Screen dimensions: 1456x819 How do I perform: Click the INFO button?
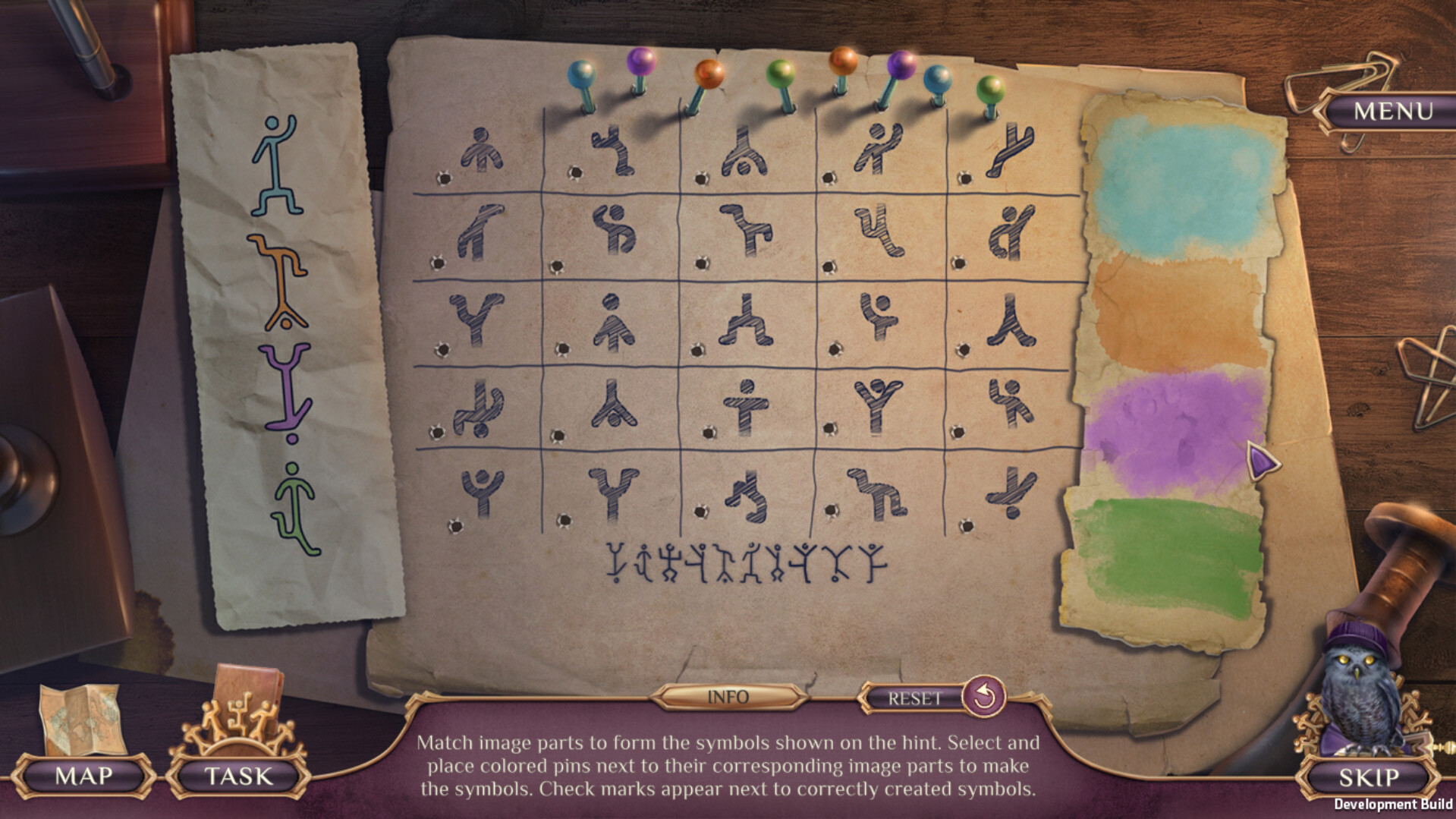click(x=728, y=697)
